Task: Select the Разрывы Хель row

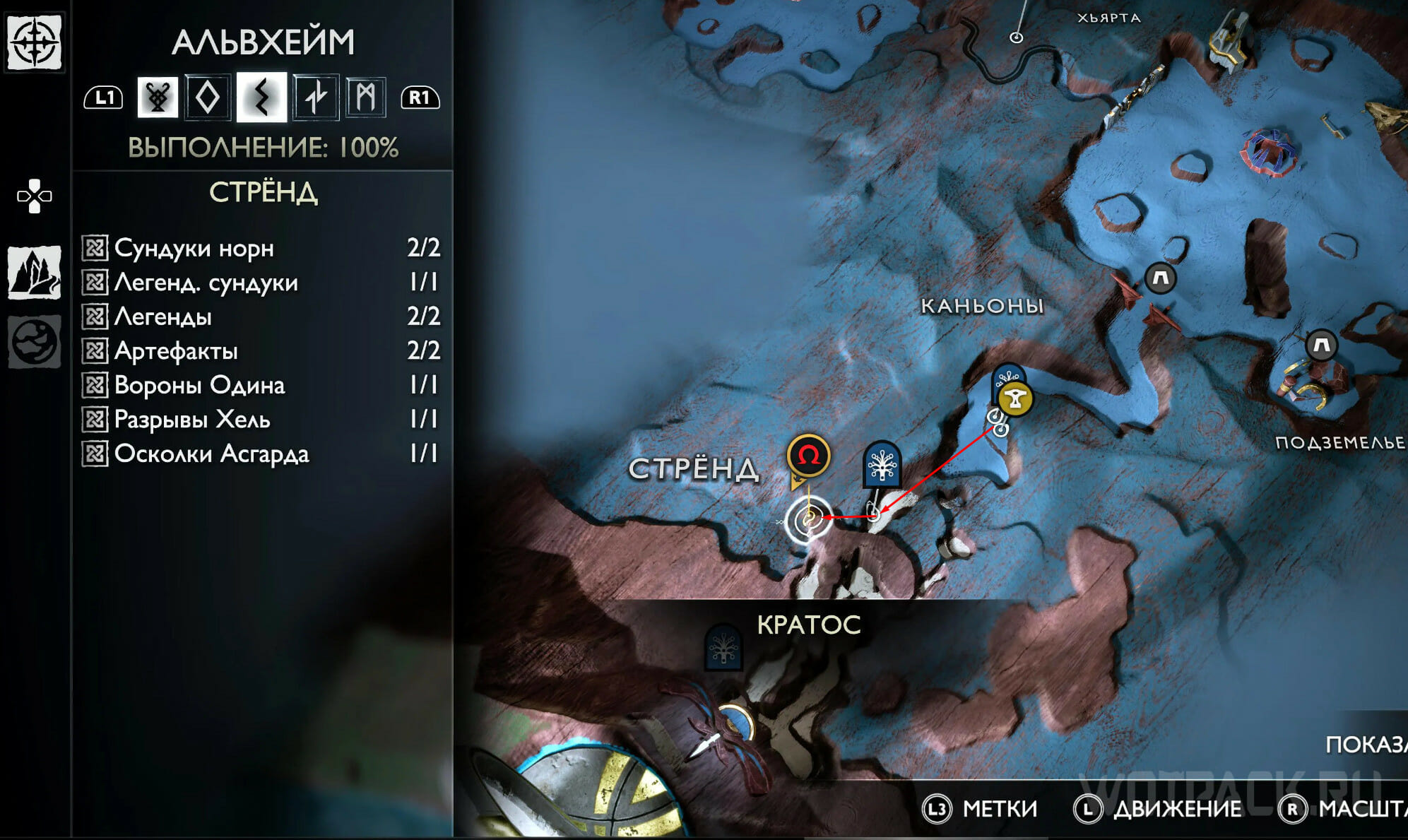Action: pyautogui.click(x=261, y=420)
